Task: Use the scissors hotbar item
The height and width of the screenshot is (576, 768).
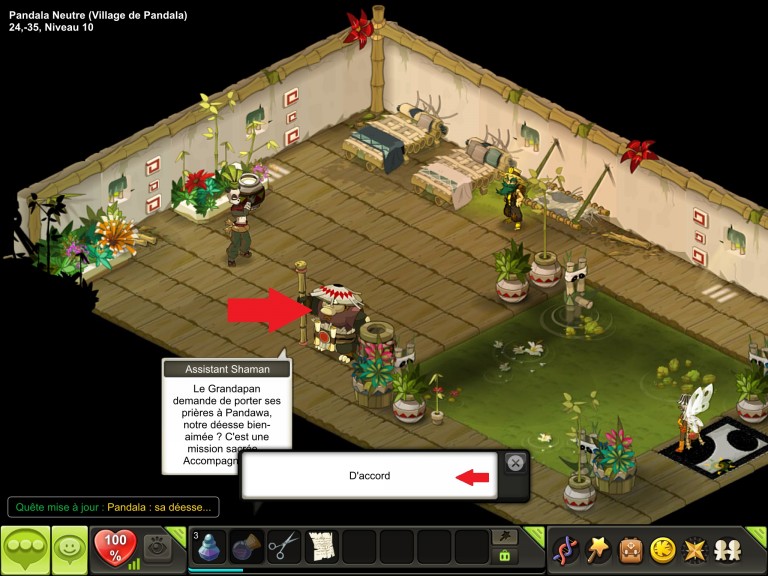Action: coord(284,548)
